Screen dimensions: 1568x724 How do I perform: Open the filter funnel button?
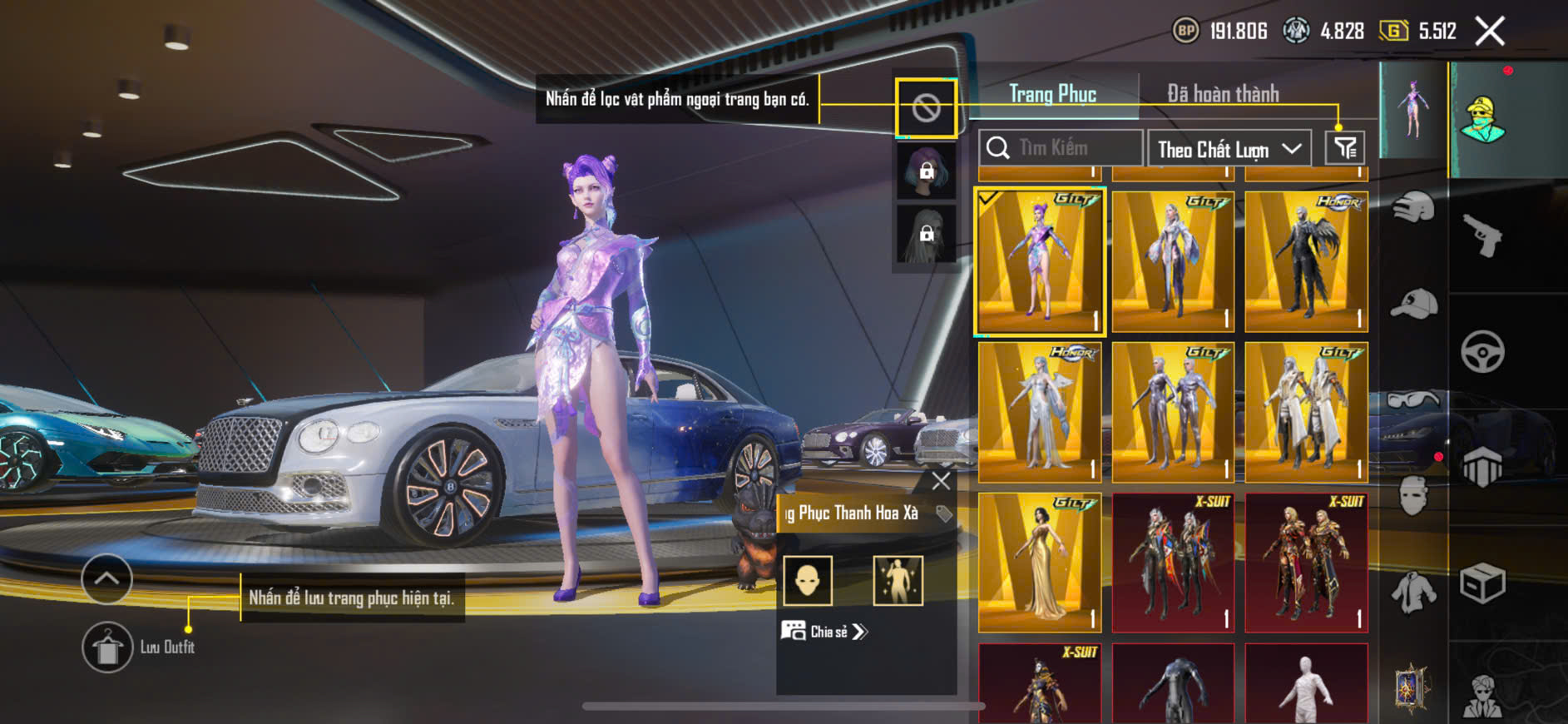pos(1344,148)
